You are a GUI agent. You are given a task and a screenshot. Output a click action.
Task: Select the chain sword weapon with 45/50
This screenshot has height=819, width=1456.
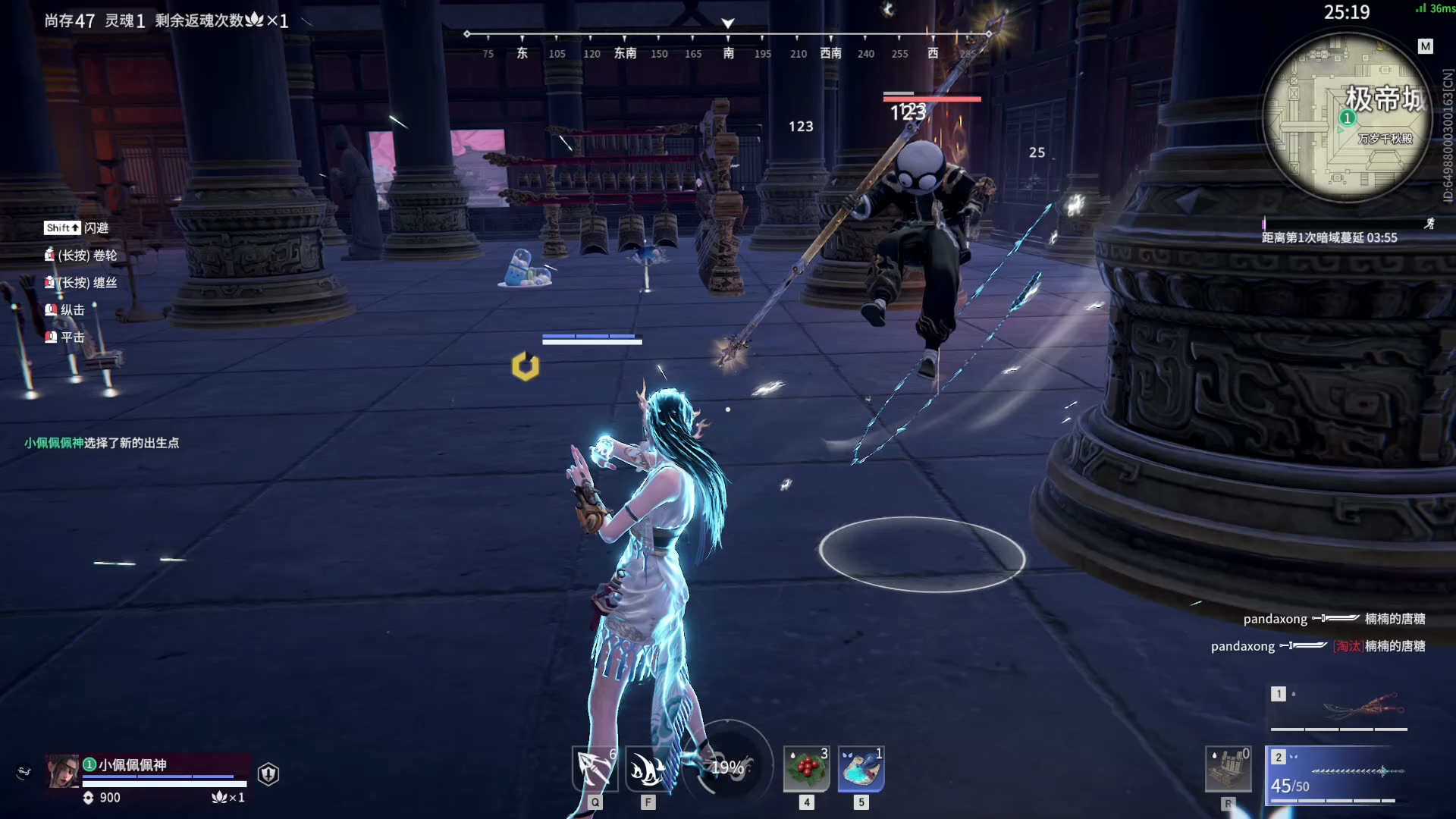coord(1339,775)
